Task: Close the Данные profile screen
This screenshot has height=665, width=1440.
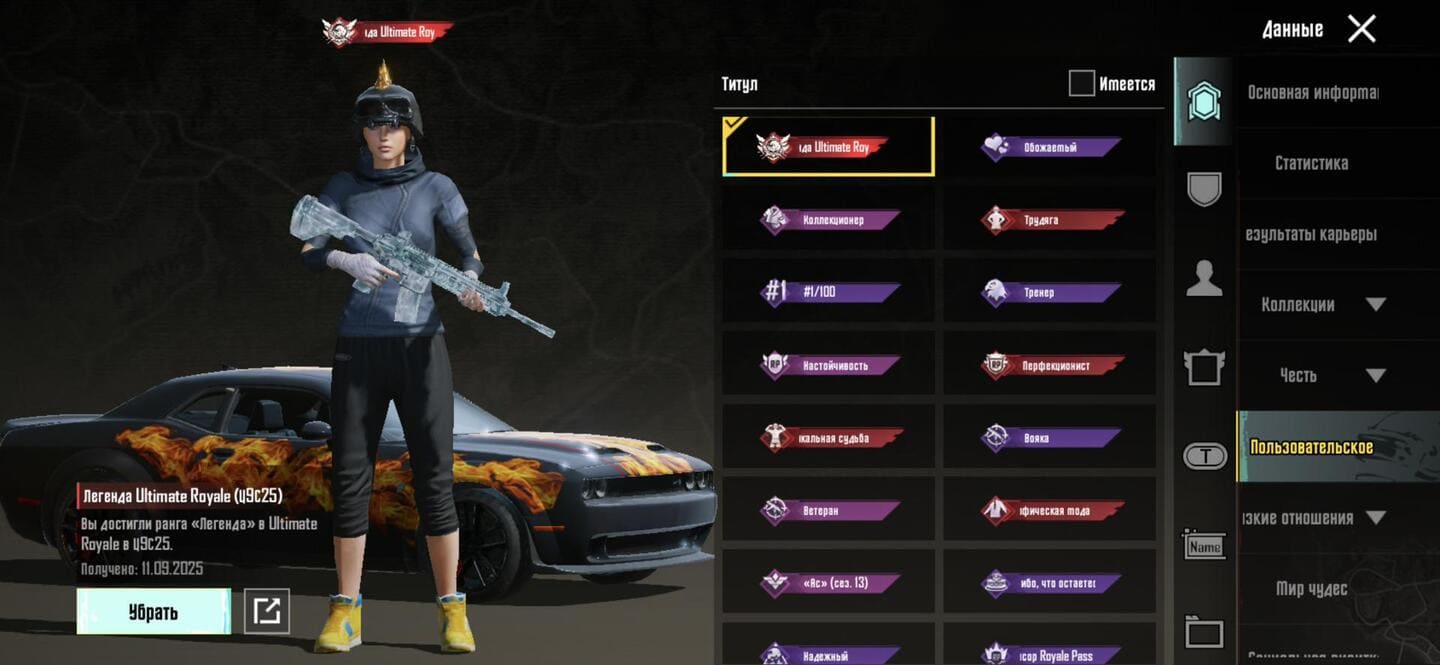Action: pos(1361,29)
